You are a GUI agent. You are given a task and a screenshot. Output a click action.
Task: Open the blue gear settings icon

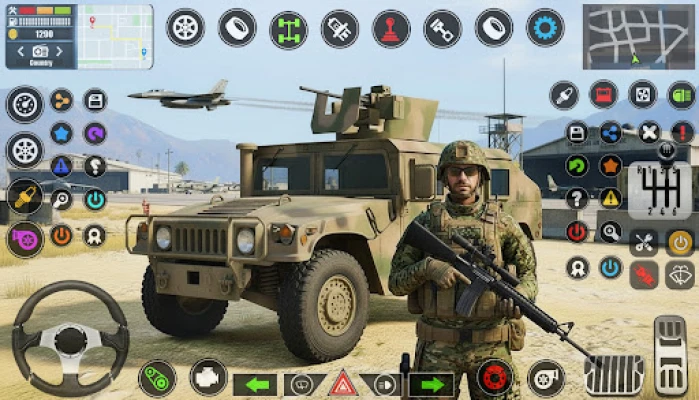click(x=545, y=28)
